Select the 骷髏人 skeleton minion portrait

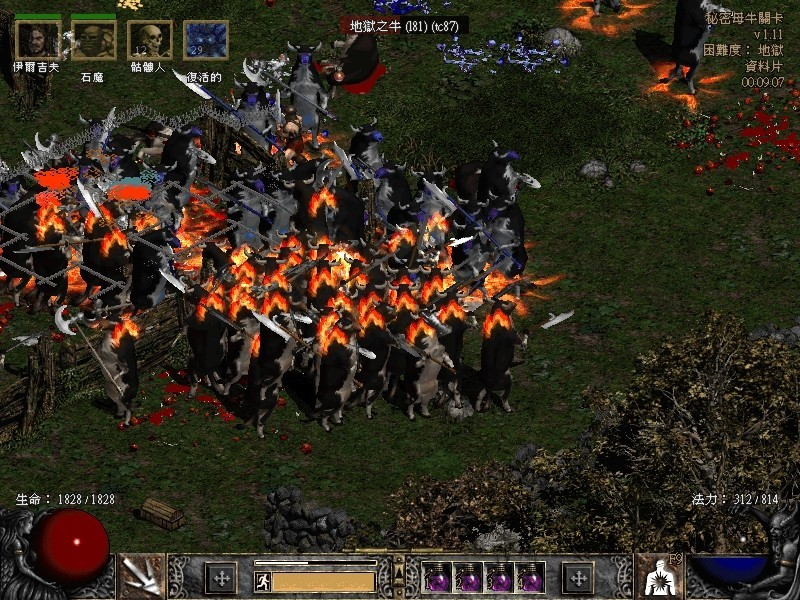pyautogui.click(x=149, y=40)
